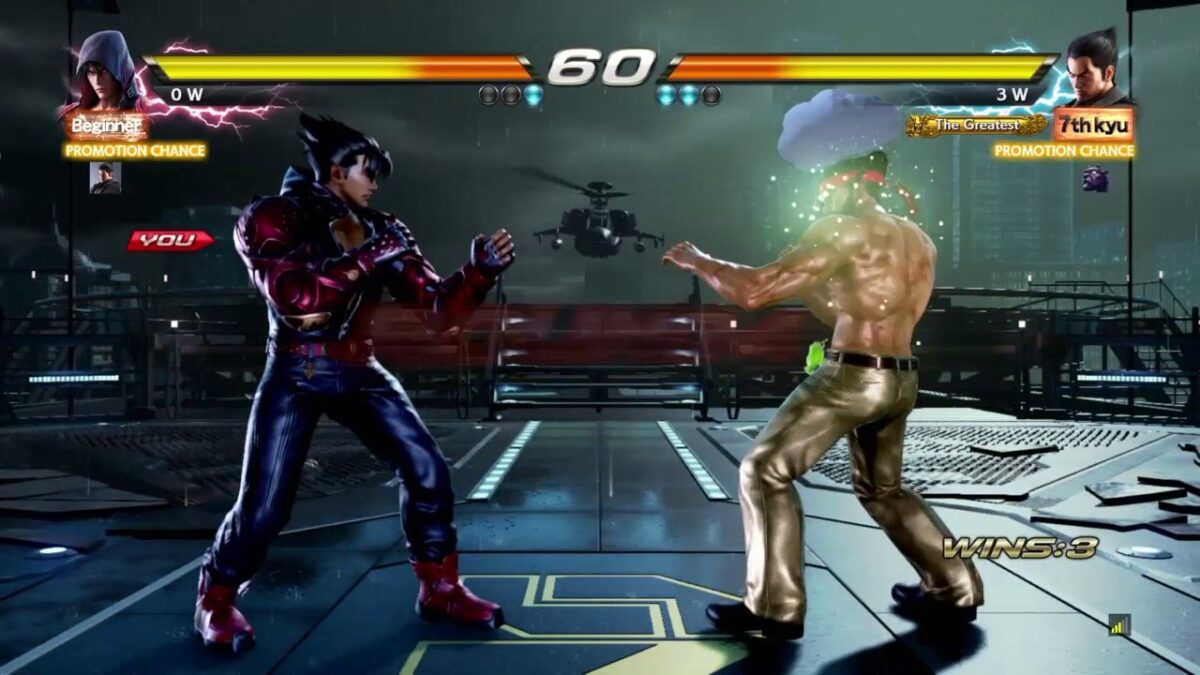Check the connection signal bars icon
This screenshot has height=675, width=1200.
pos(1118,624)
